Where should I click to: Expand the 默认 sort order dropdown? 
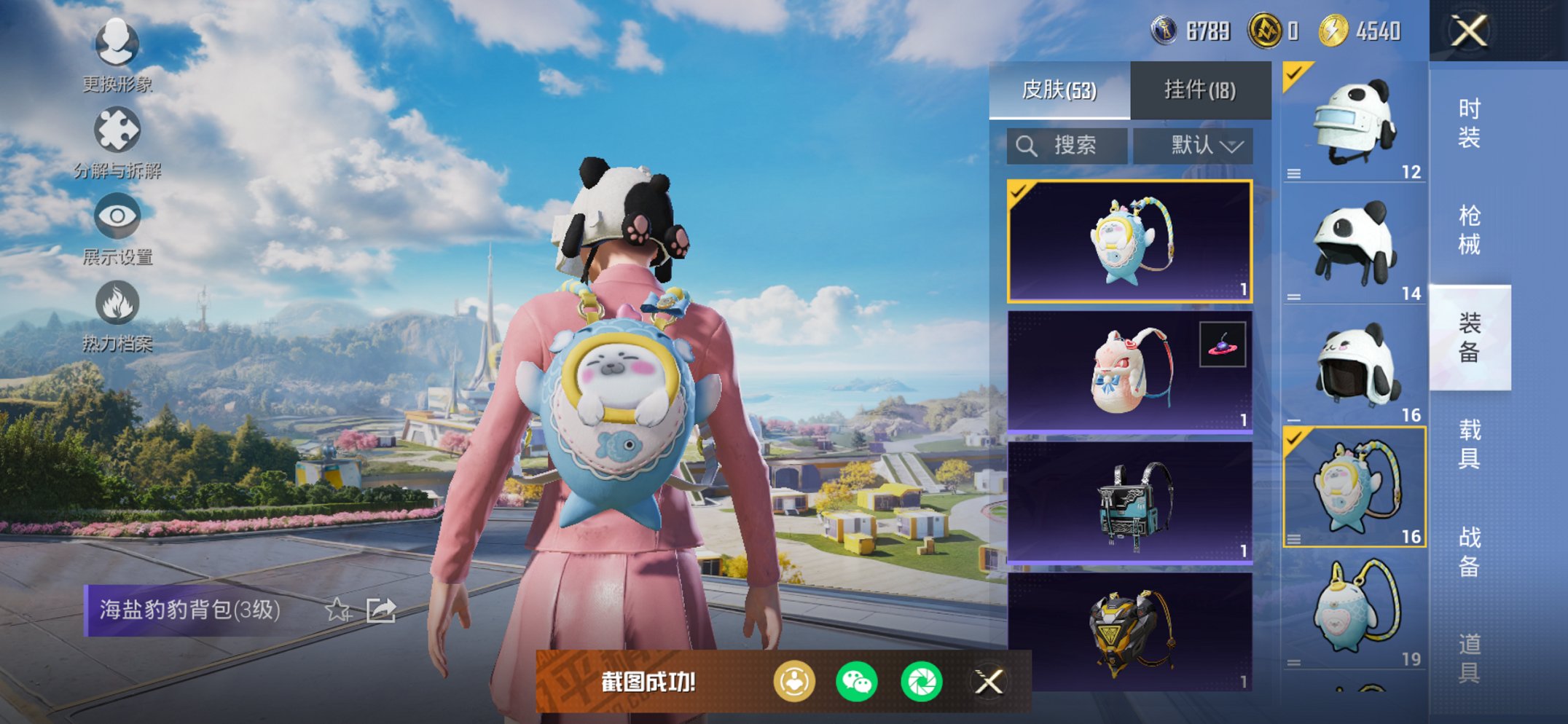coord(1193,145)
